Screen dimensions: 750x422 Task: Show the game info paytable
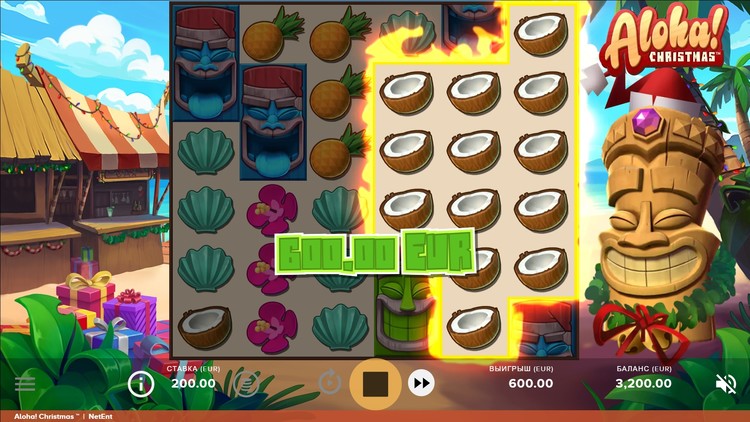141,382
